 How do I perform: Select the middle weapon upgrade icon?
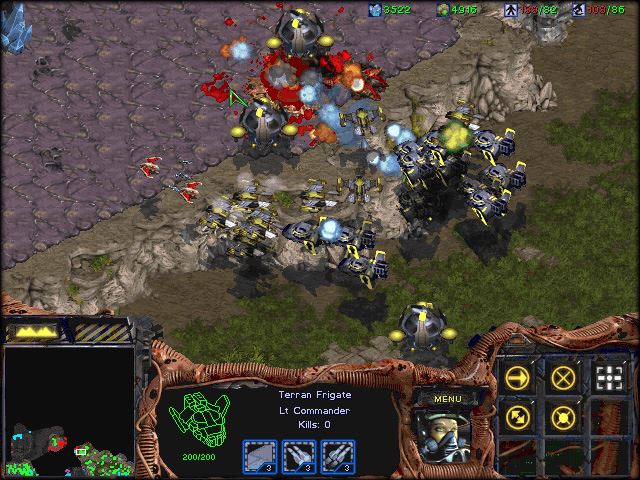(x=299, y=455)
